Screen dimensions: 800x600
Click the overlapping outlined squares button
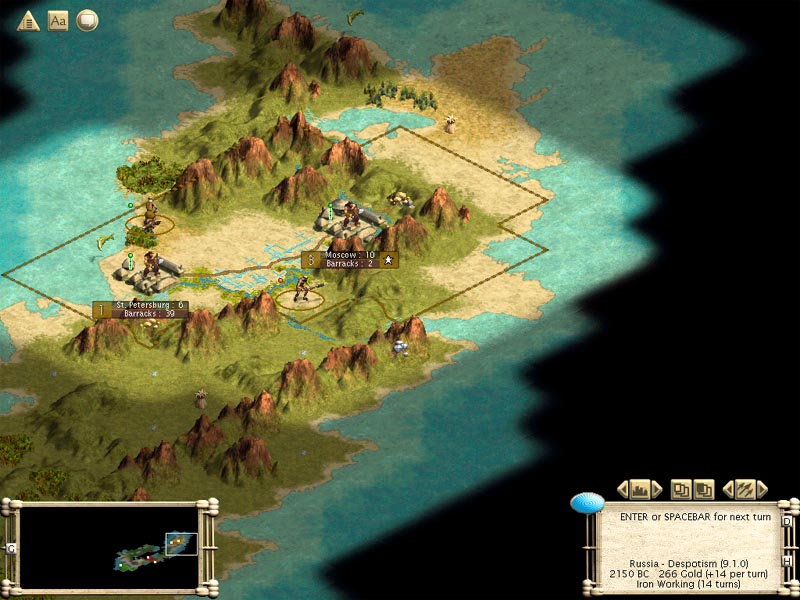click(x=681, y=489)
